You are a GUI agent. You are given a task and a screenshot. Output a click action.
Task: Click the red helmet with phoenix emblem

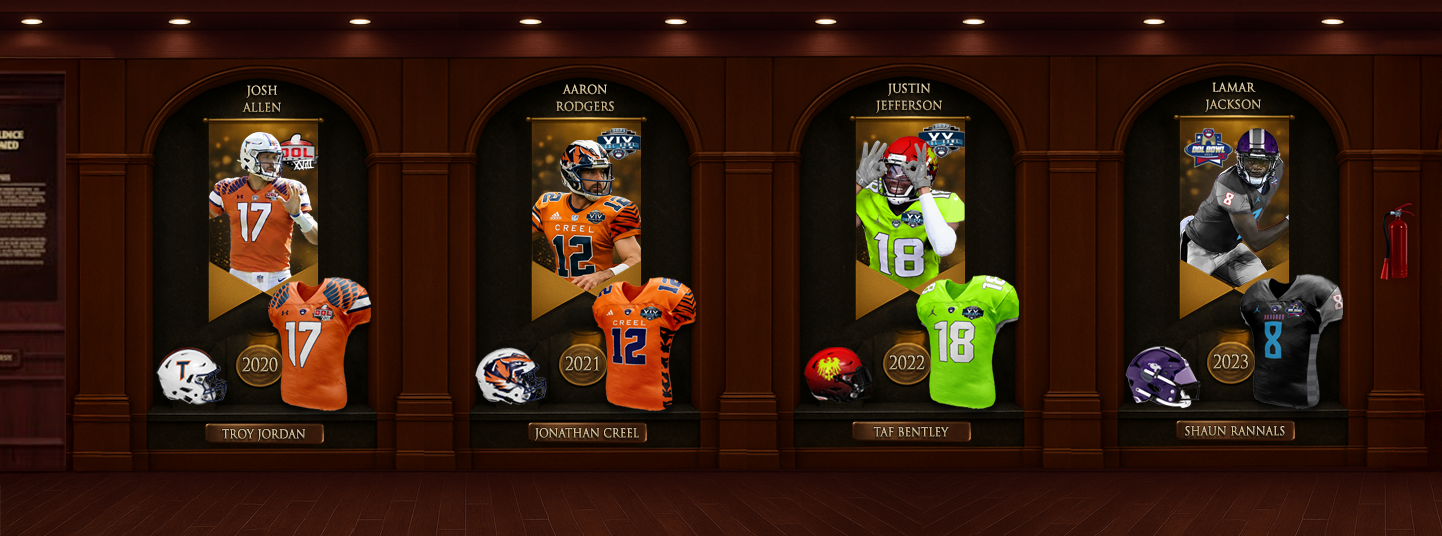pyautogui.click(x=837, y=374)
